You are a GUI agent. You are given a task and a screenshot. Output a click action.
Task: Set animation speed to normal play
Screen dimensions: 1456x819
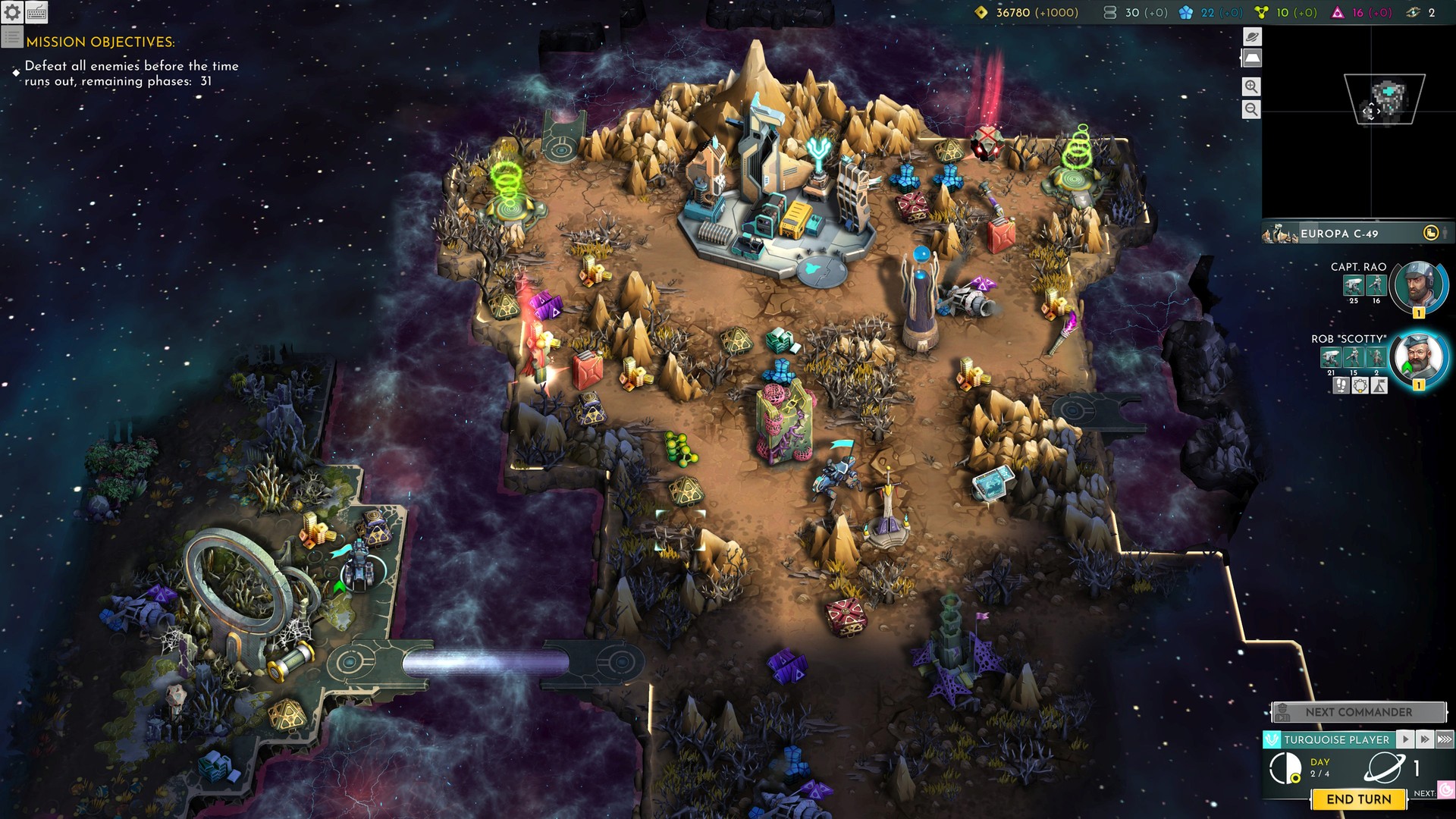point(1405,739)
